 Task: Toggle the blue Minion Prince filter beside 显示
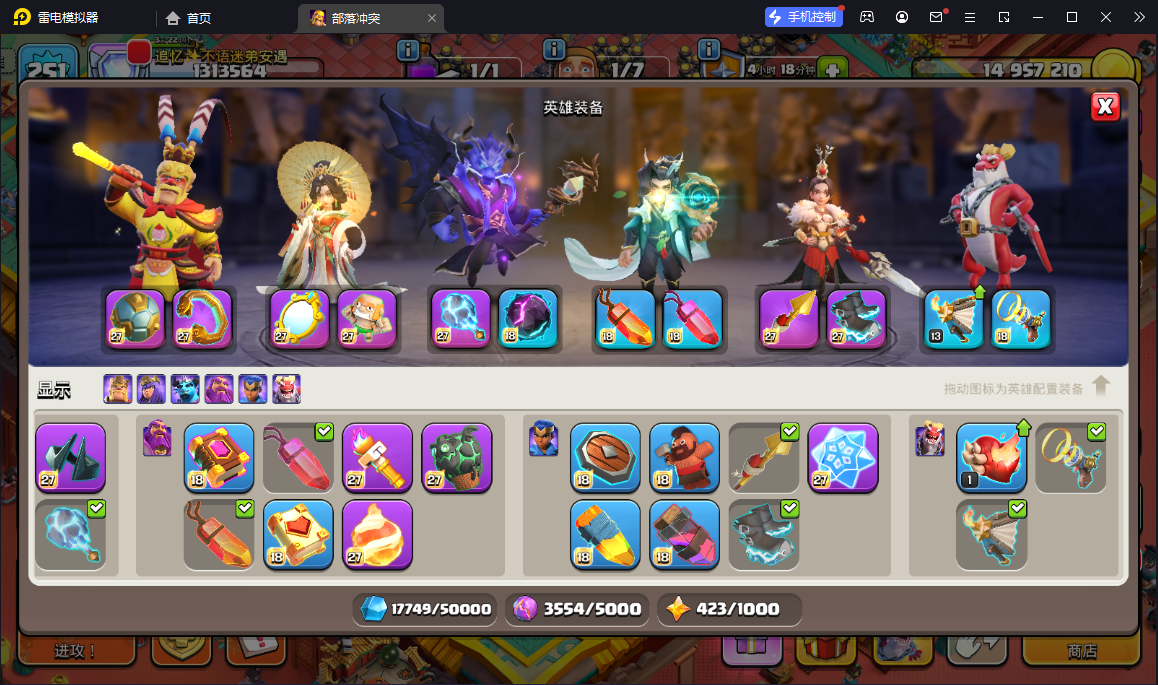[x=185, y=389]
